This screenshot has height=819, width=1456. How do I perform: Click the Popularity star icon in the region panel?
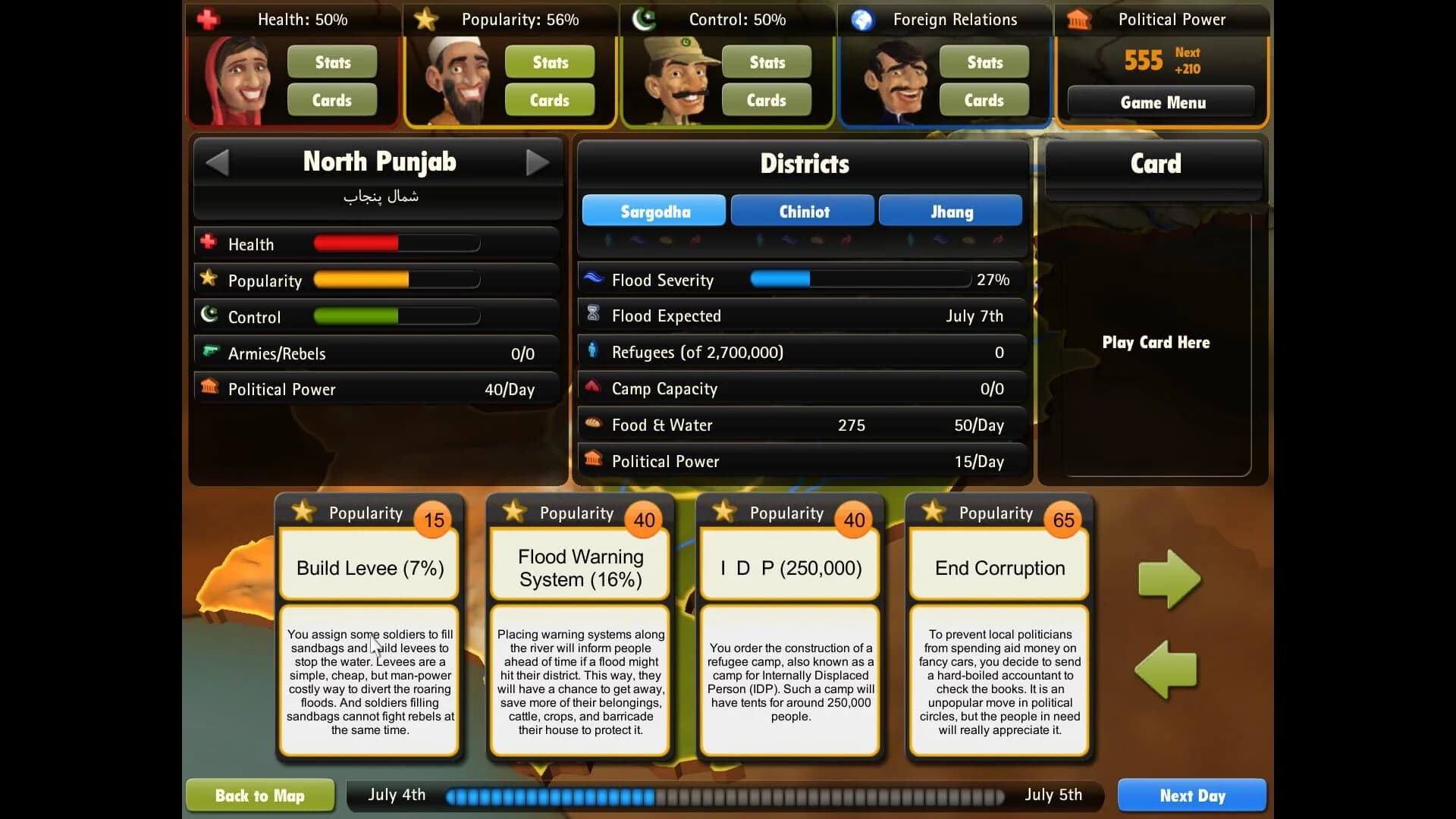[209, 279]
